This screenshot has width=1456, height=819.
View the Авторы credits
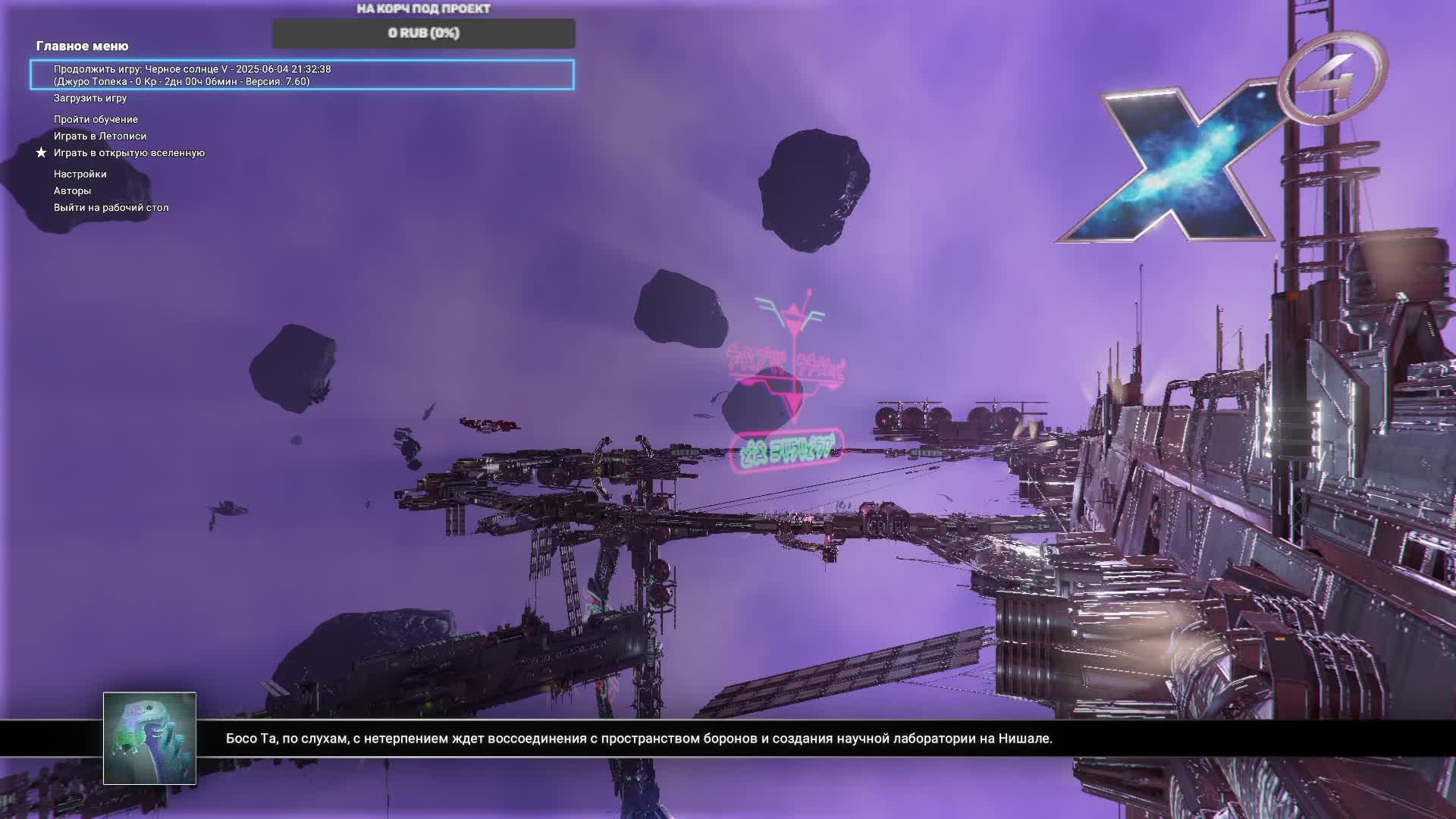72,191
